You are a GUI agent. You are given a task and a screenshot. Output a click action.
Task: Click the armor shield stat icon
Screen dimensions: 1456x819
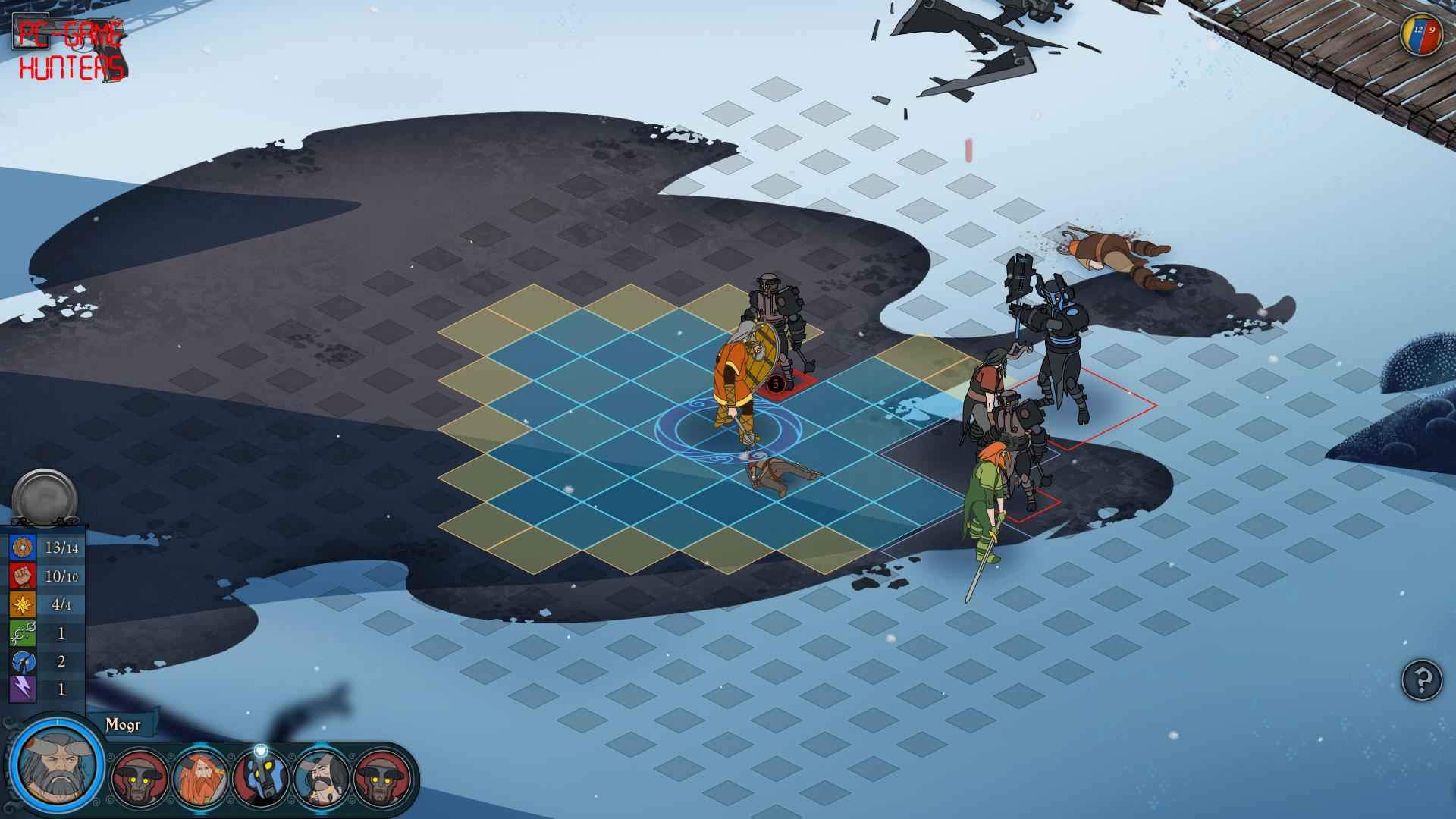pyautogui.click(x=23, y=548)
